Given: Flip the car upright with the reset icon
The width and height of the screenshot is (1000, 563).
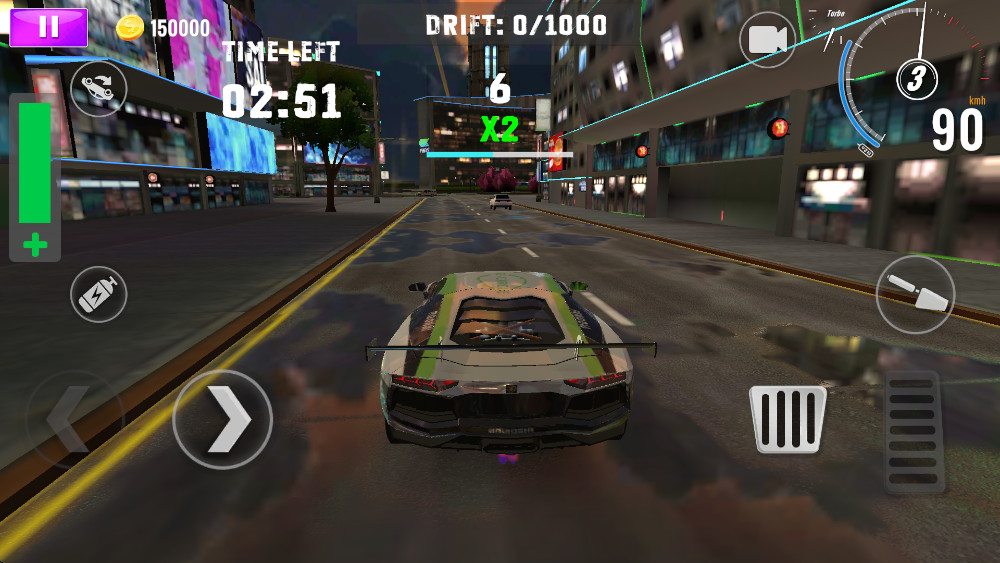Looking at the screenshot, I should (x=99, y=88).
